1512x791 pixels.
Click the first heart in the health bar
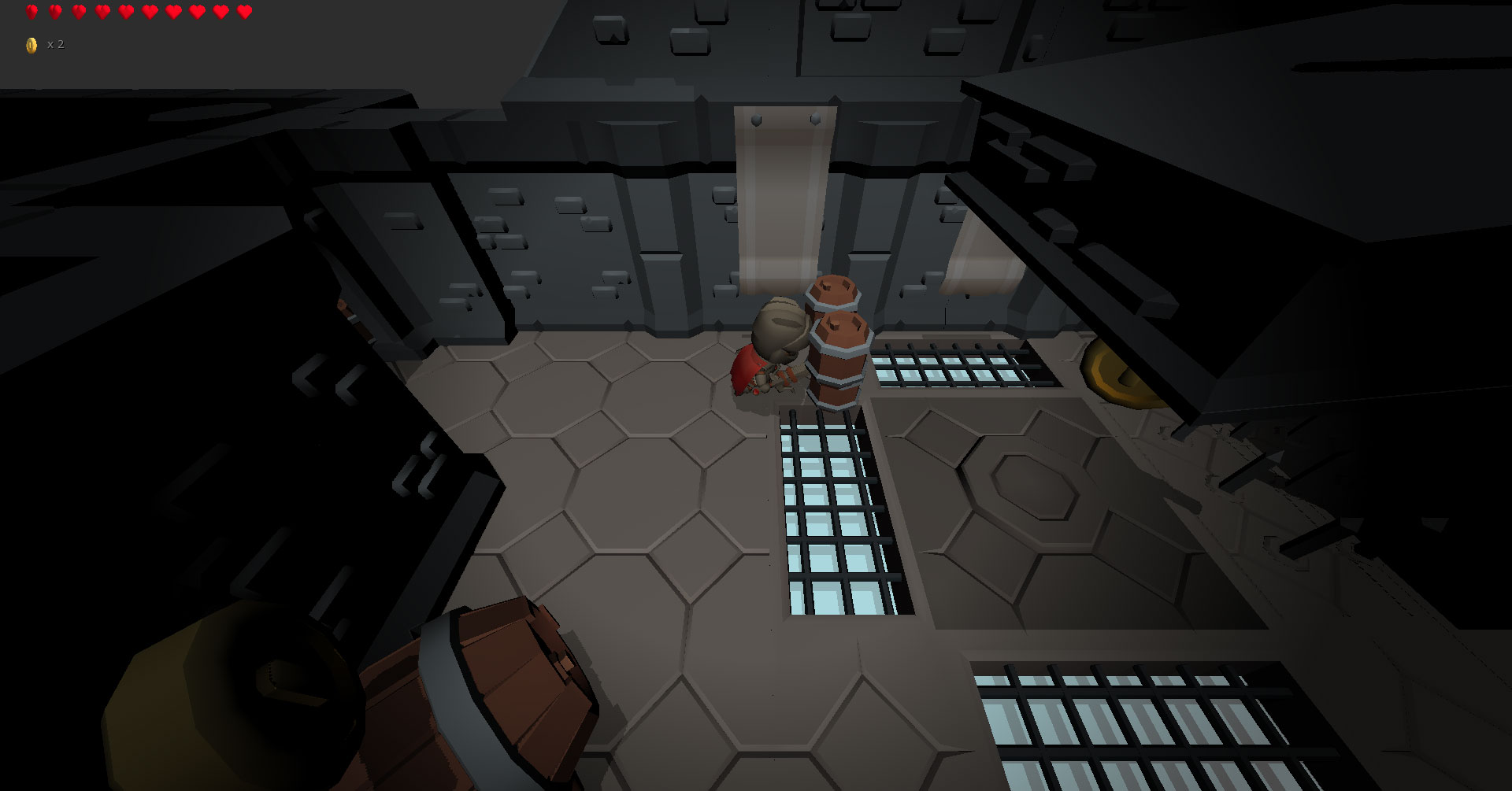[31, 11]
